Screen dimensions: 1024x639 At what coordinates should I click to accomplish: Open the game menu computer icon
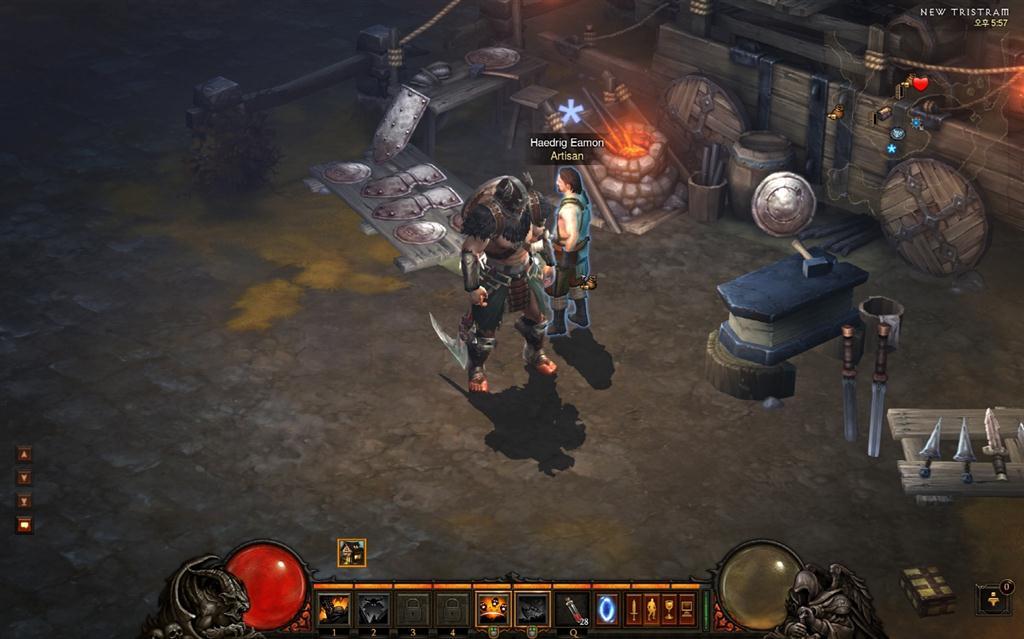[x=687, y=608]
